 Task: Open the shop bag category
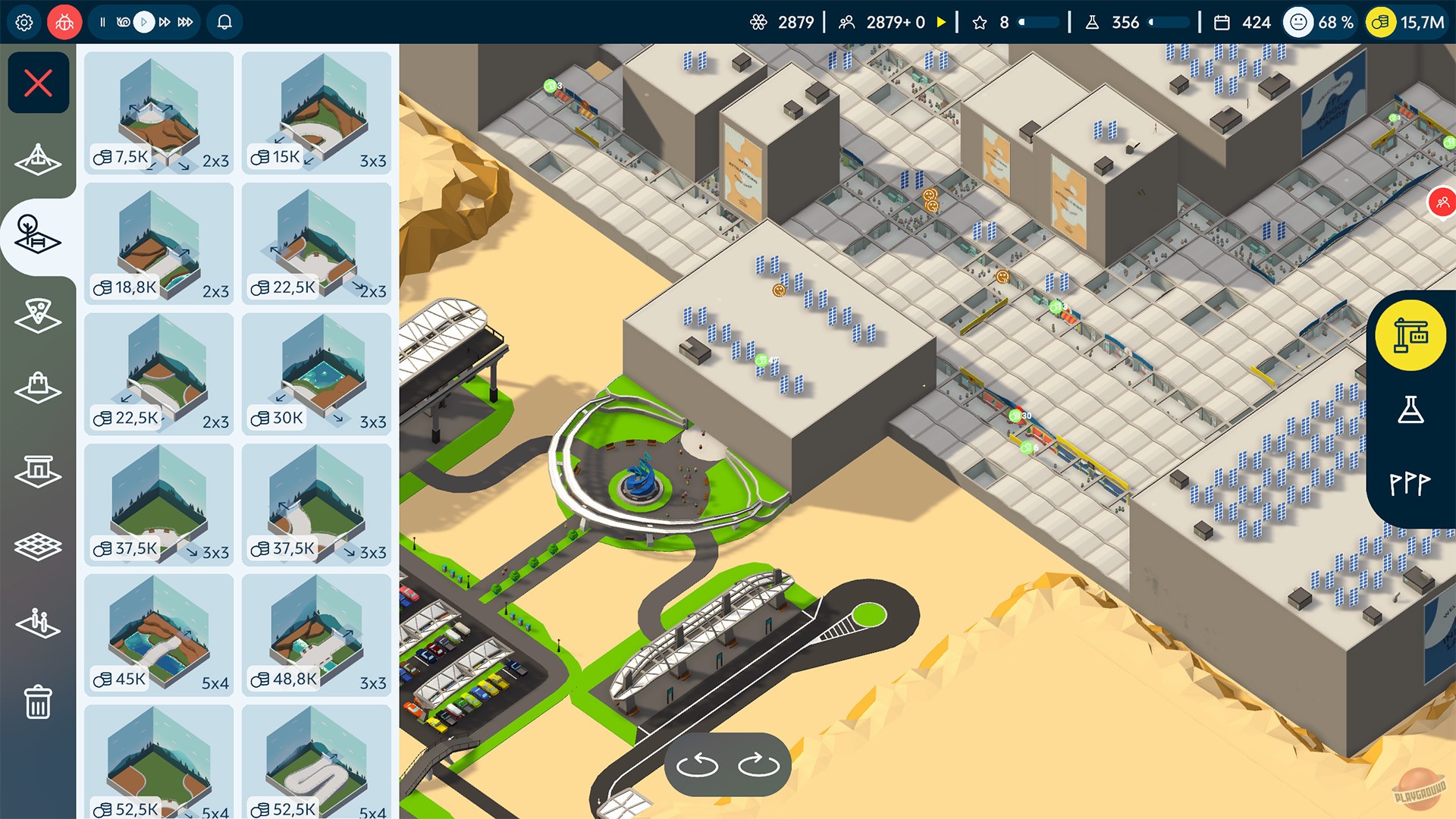(x=38, y=388)
